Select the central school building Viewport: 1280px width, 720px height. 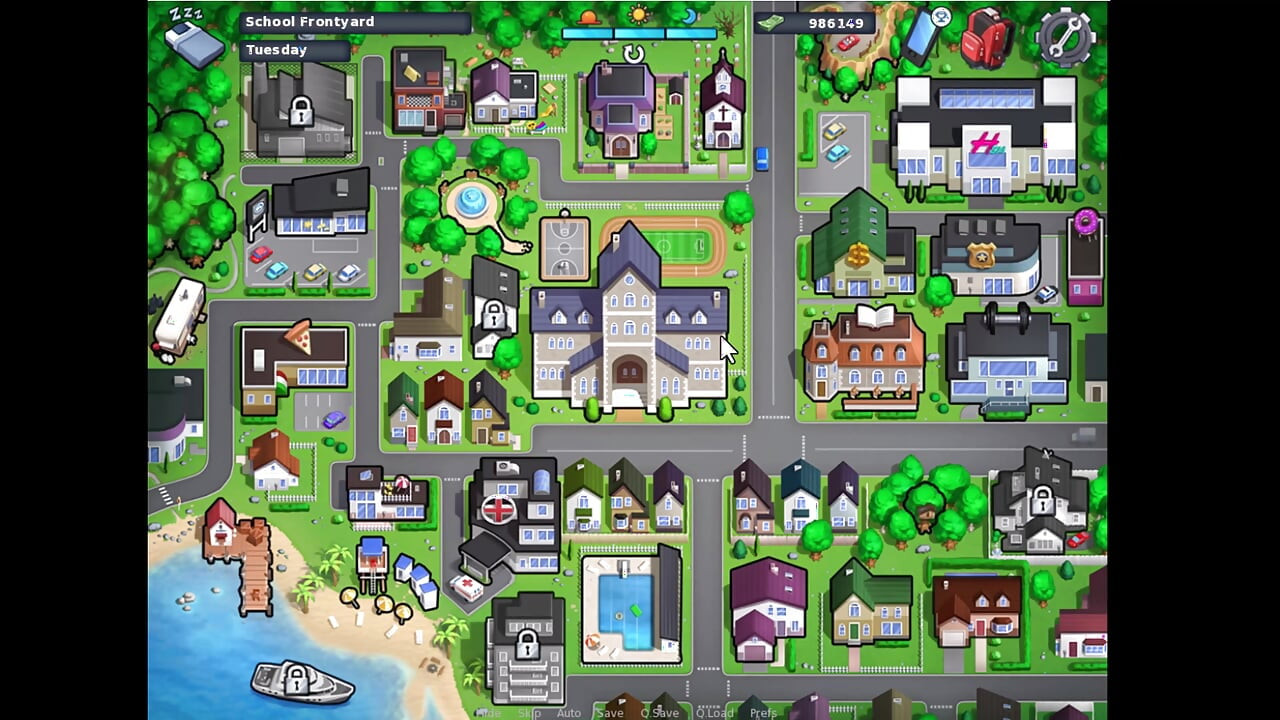click(x=630, y=330)
